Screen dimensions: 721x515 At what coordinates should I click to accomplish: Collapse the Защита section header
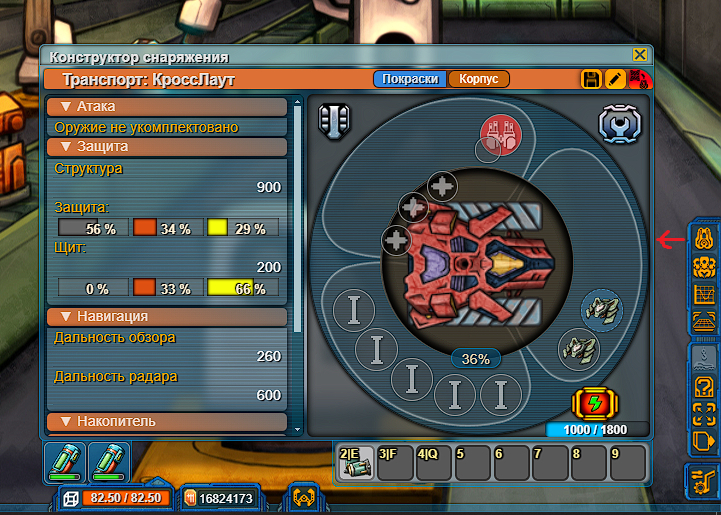167,147
